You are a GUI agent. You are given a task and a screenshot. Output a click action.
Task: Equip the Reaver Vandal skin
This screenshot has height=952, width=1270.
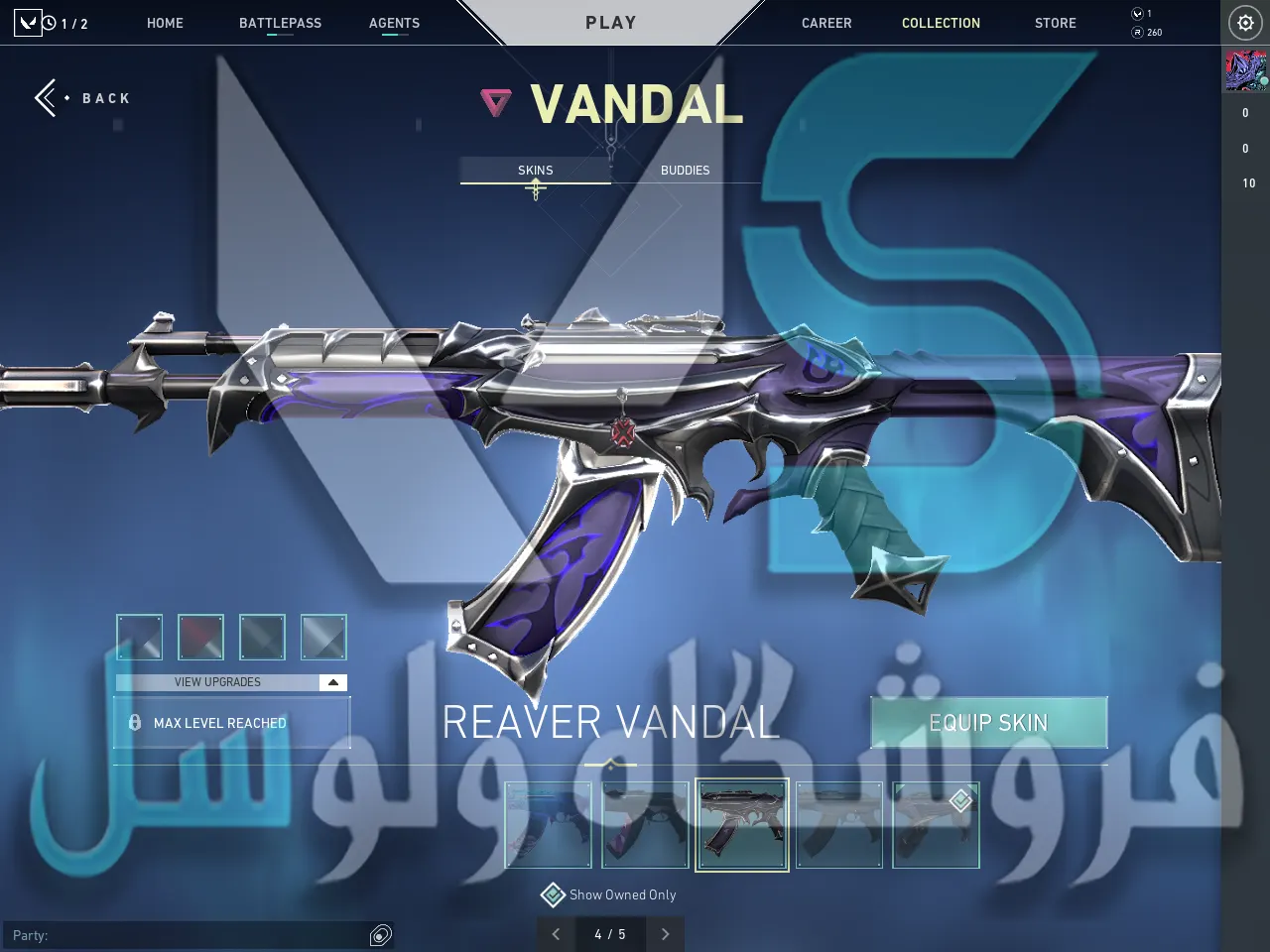(988, 723)
